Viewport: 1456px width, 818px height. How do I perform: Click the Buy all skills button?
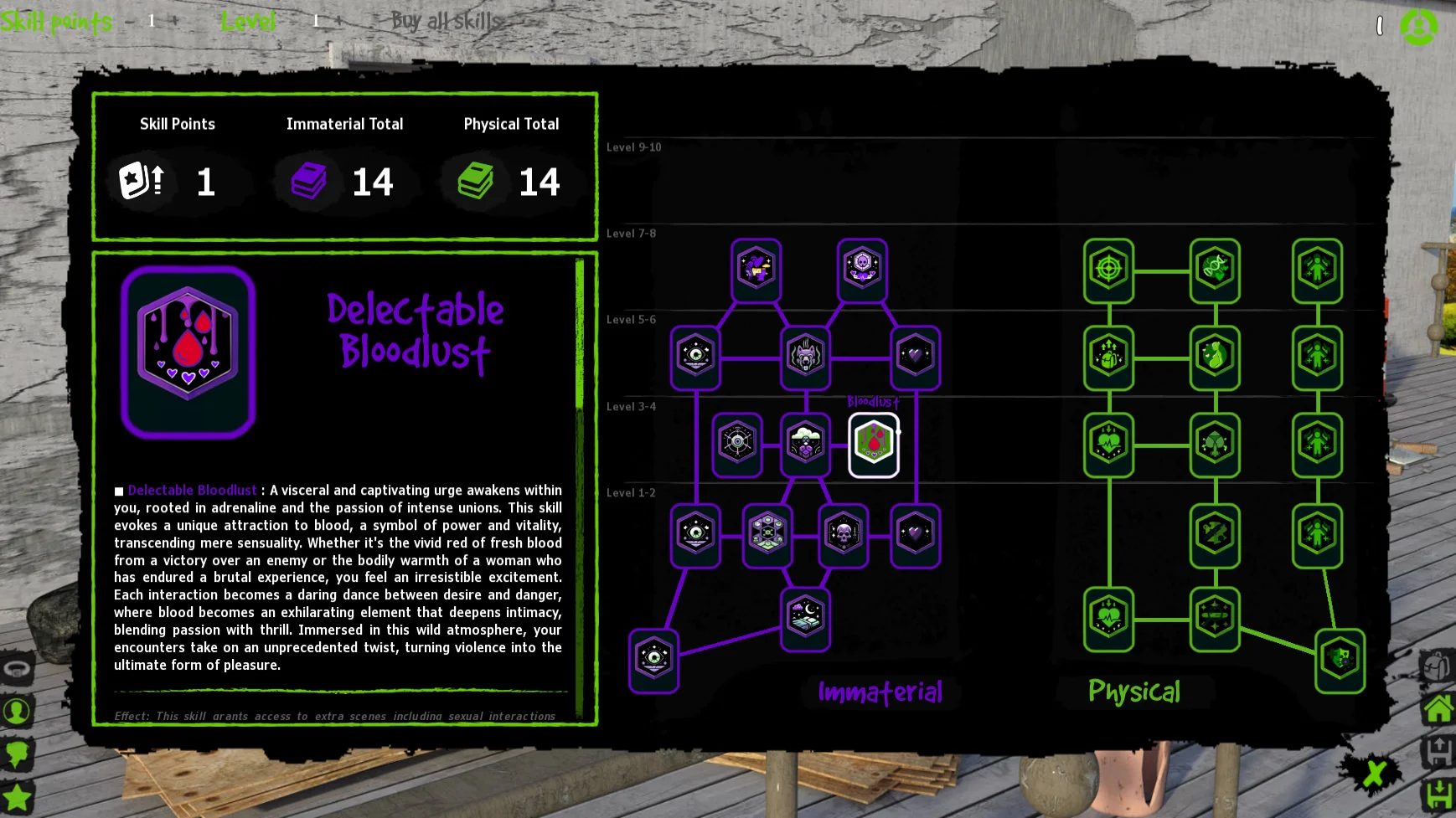[445, 21]
